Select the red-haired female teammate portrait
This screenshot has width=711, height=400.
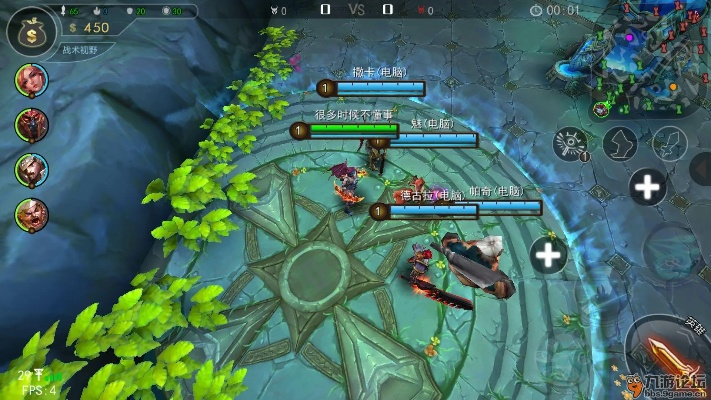pos(31,78)
